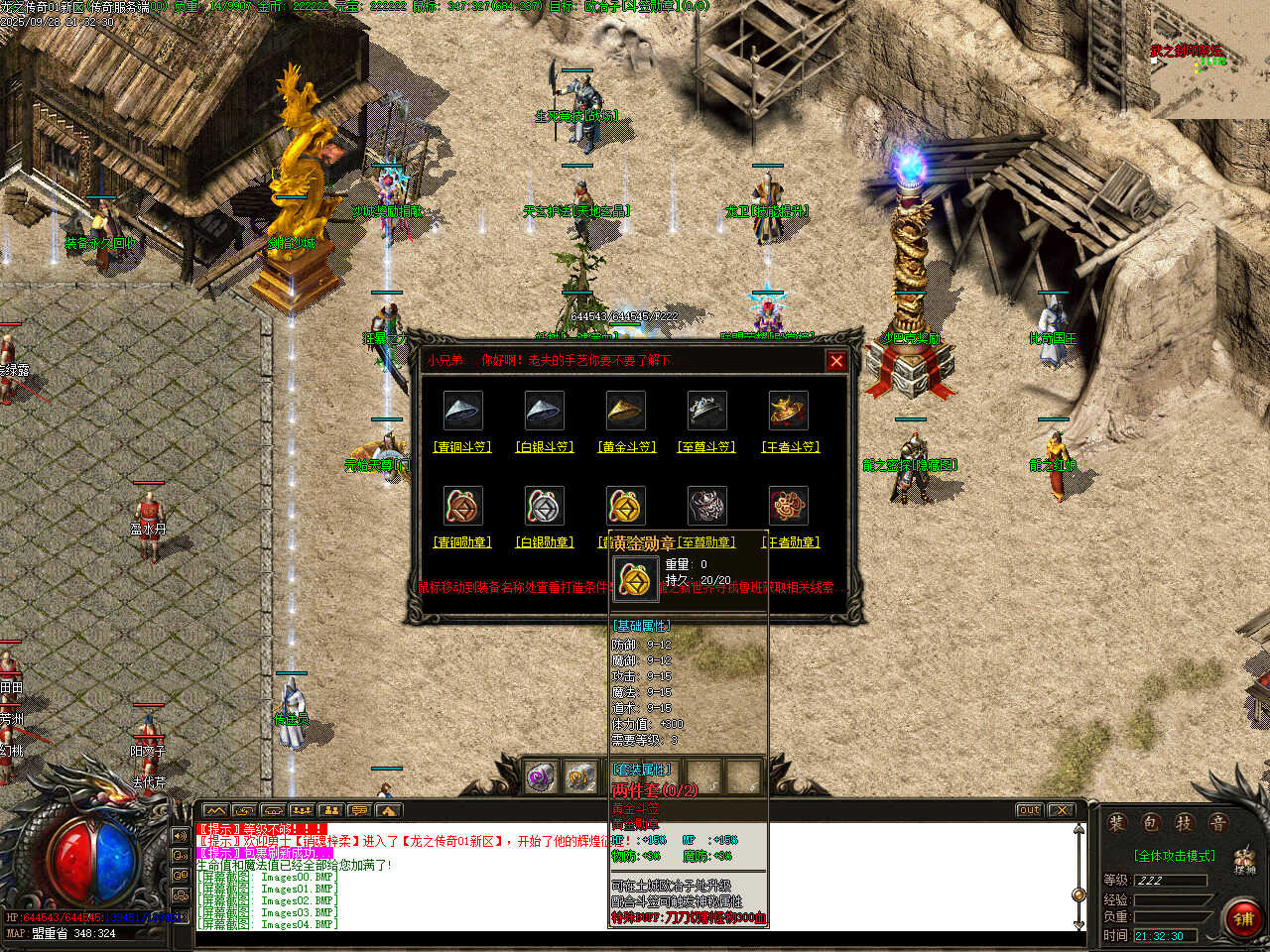This screenshot has height=952, width=1270.
Task: Click the 王者斗笠 crown icon
Action: click(789, 410)
